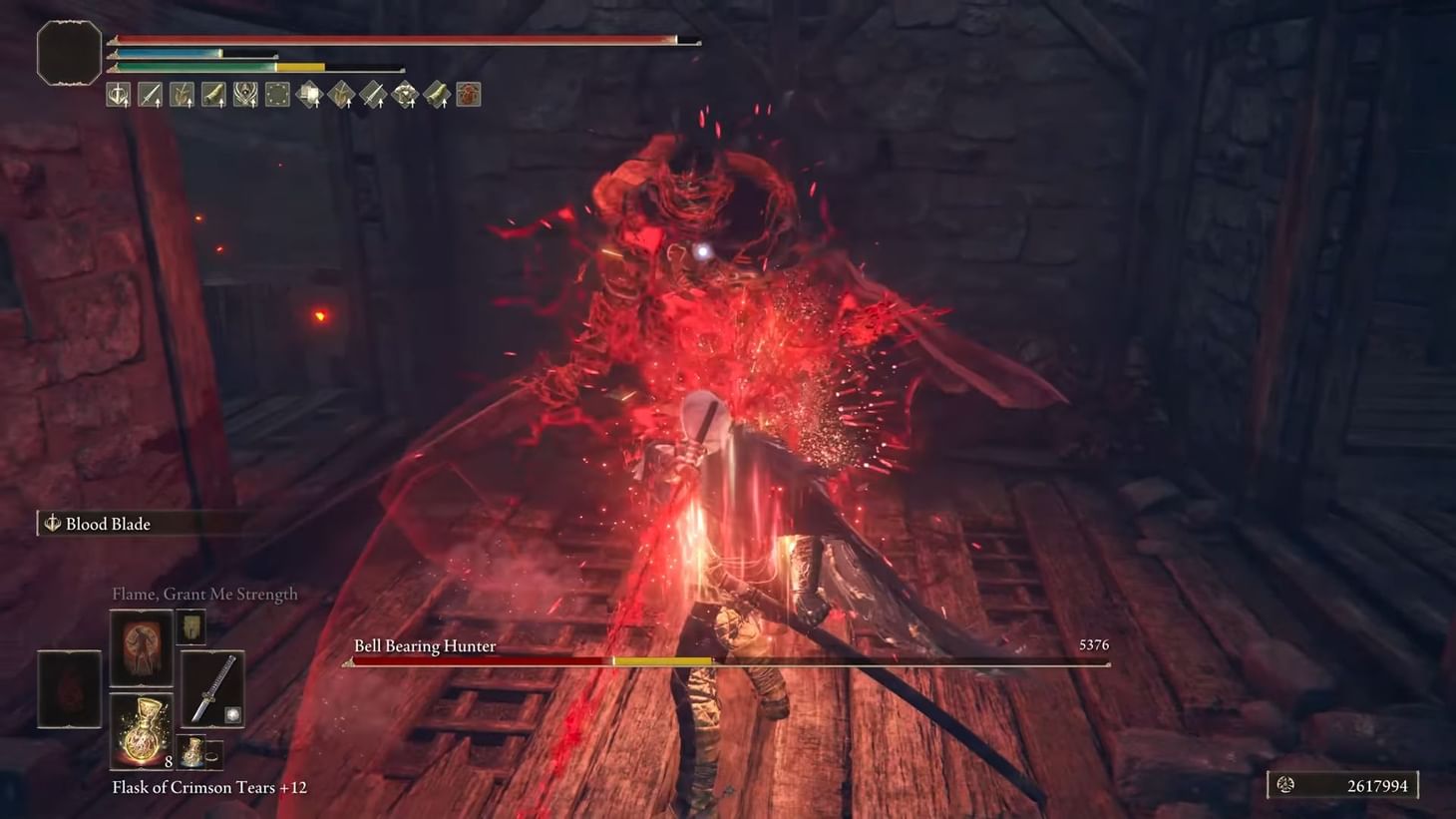Screen dimensions: 1456x819
Task: Click the Ash of War orb on the katana slot
Action: (x=233, y=714)
